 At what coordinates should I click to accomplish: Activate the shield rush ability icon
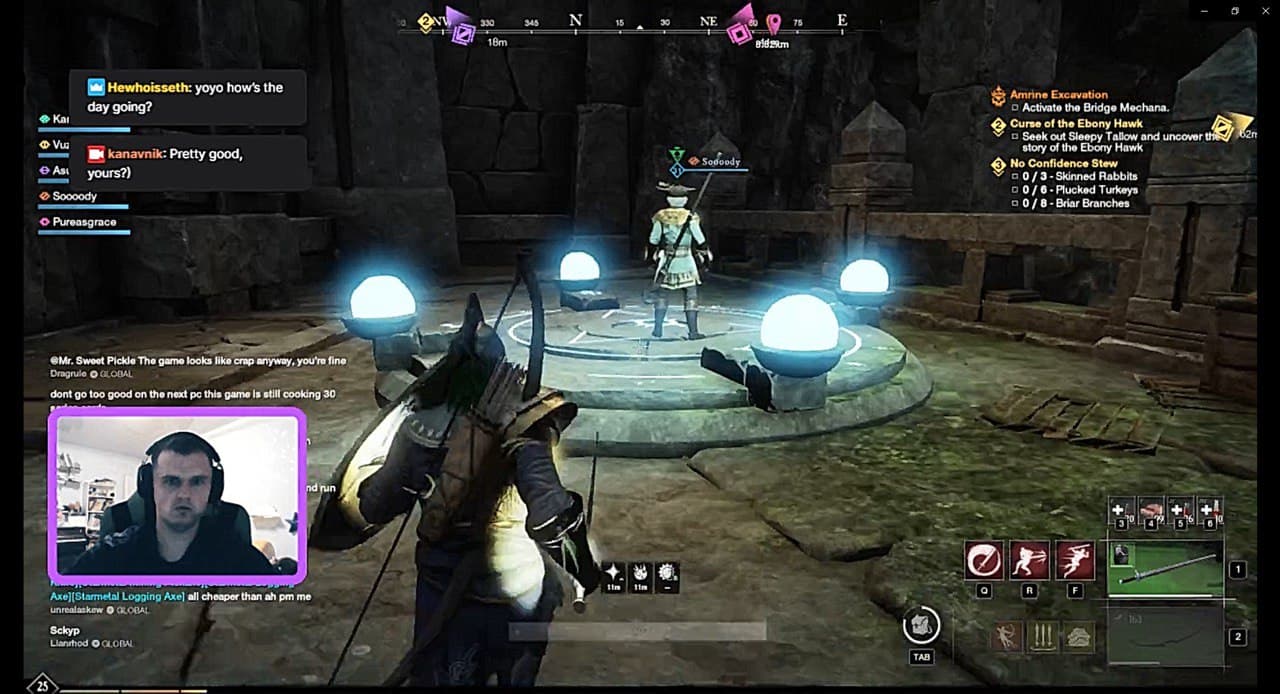click(1030, 560)
